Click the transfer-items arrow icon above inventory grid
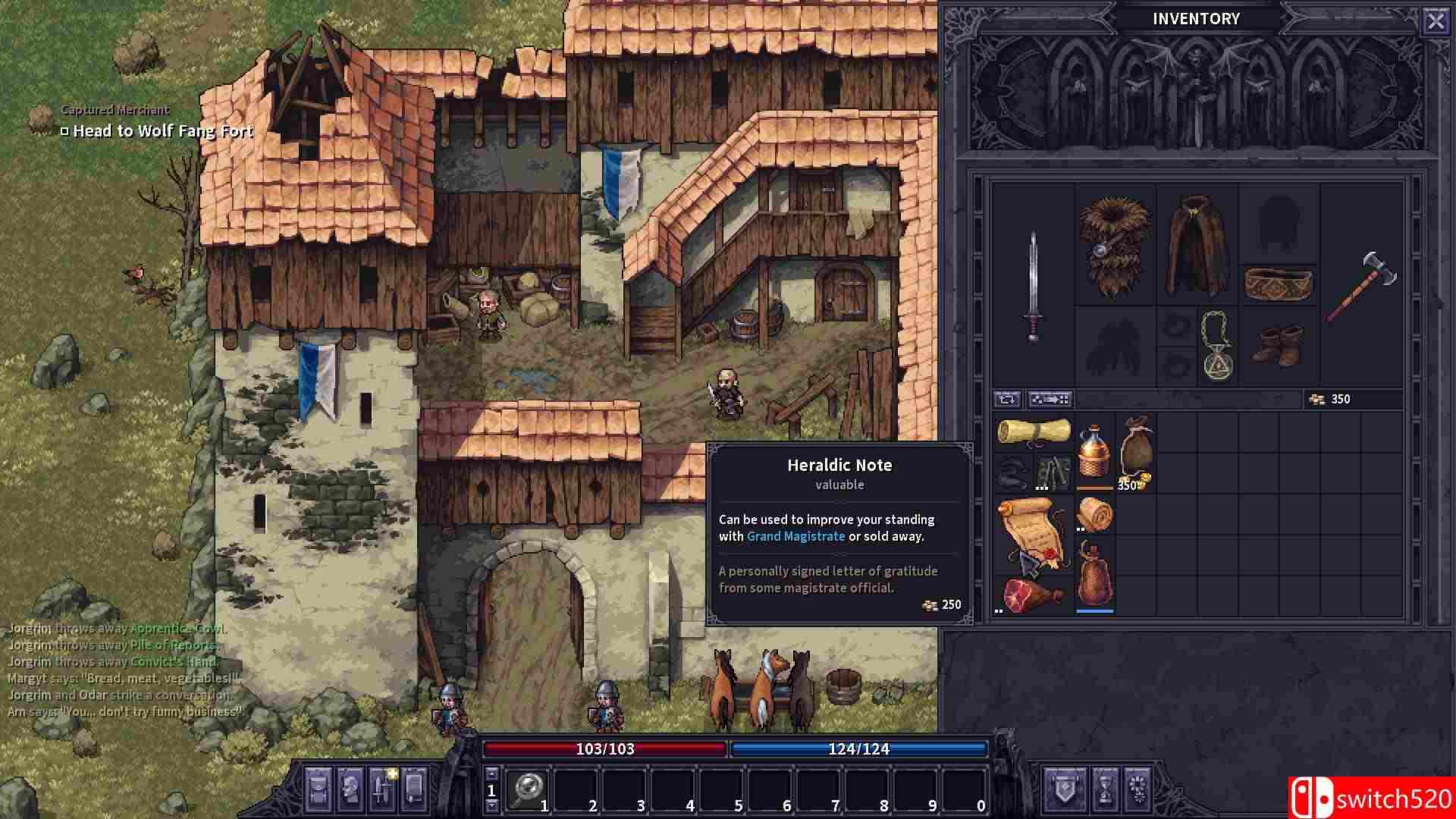 [x=1050, y=398]
